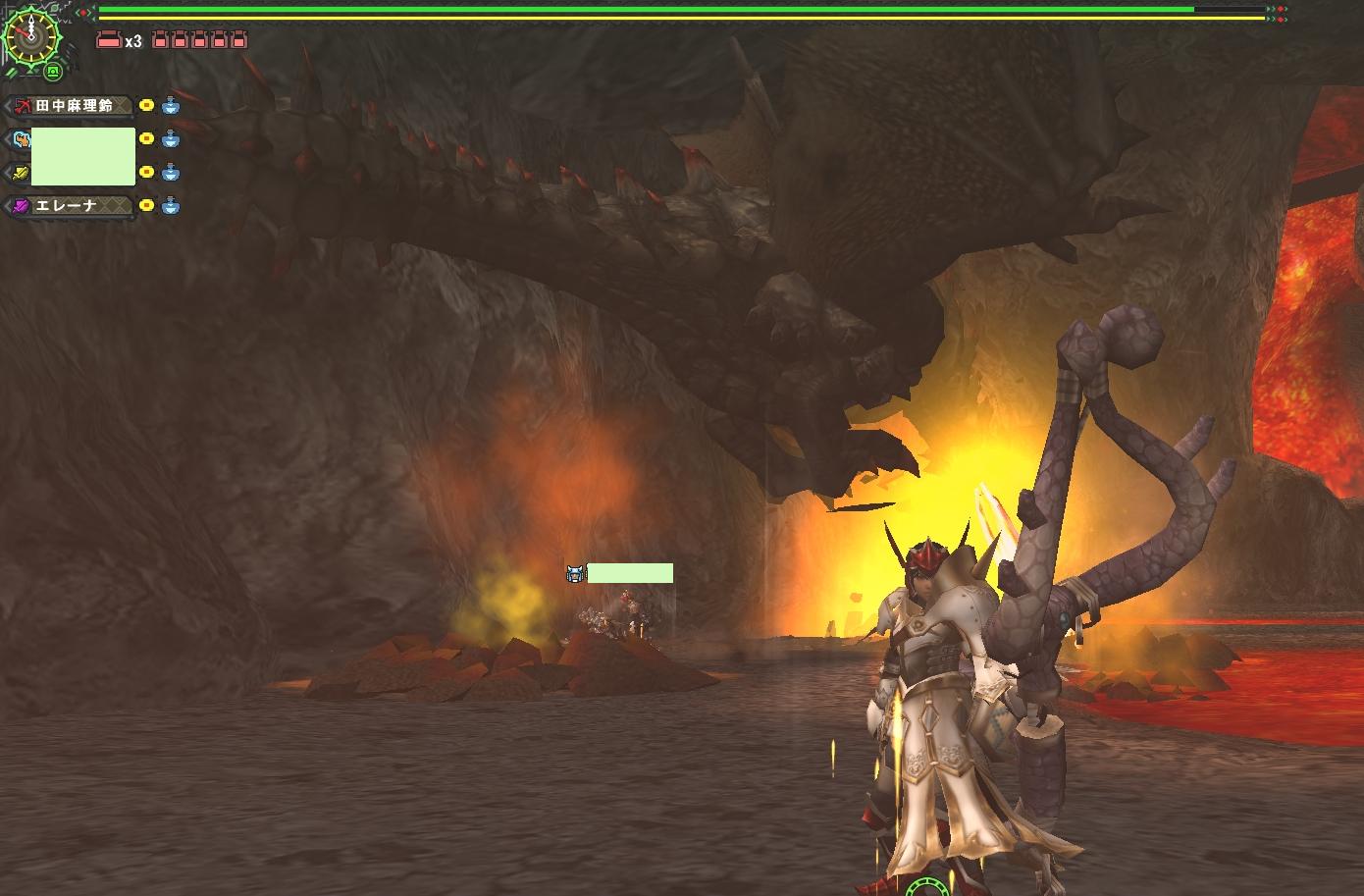Click the green icon below the quest clock
Screen dimensions: 1364x896
[x=54, y=72]
